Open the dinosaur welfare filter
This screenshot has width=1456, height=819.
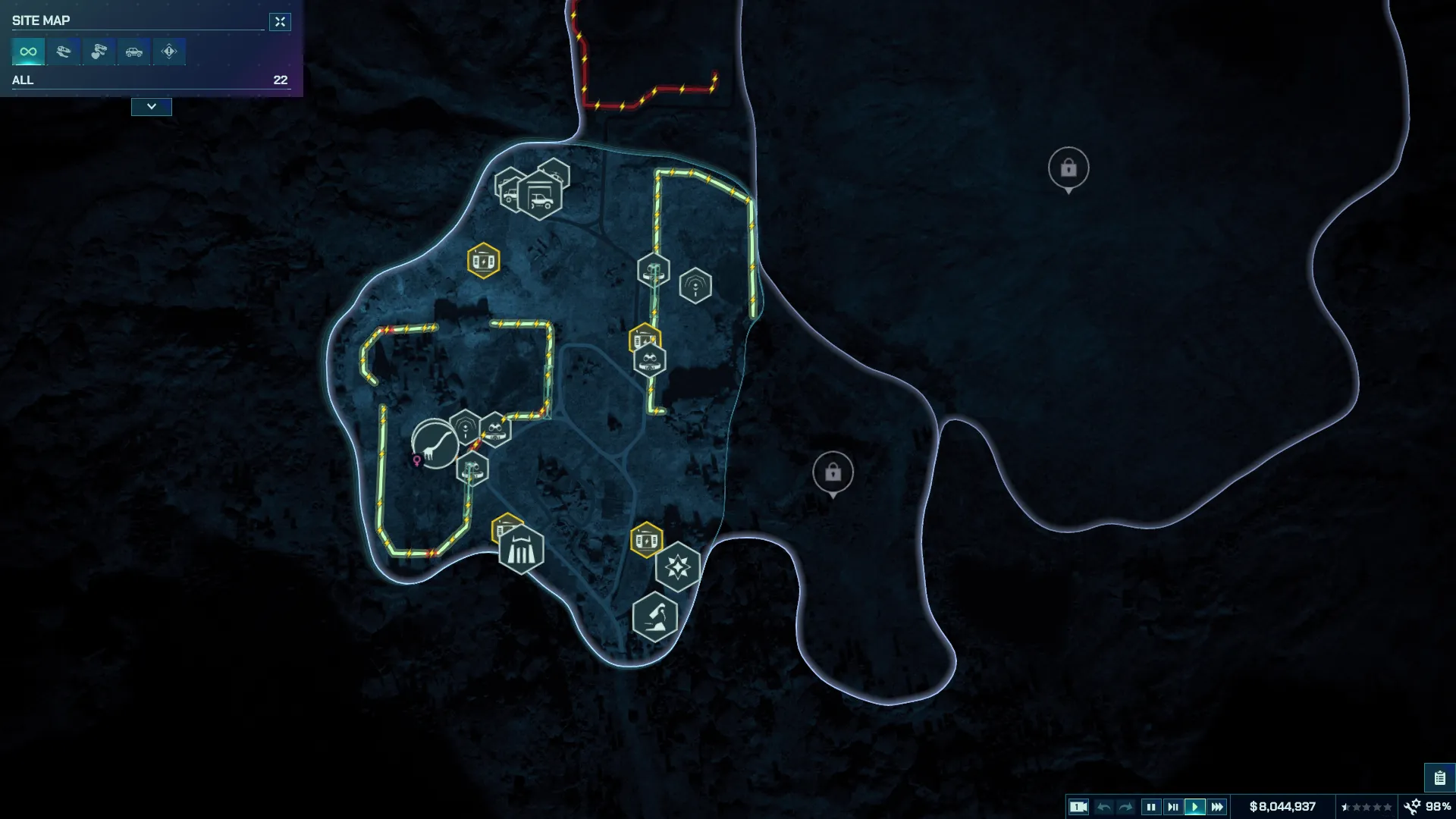[99, 52]
